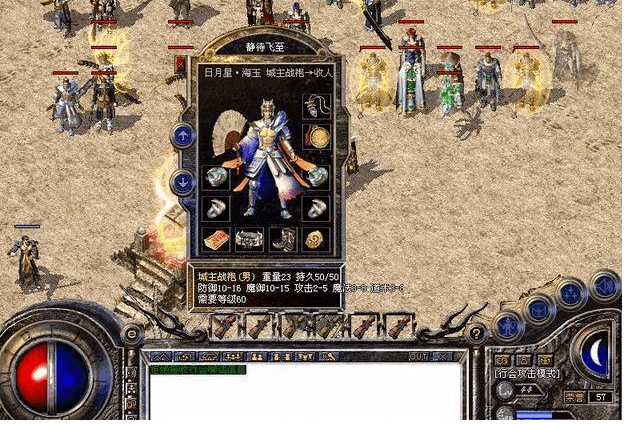
Task: Open help with the question mark button
Action: click(477, 334)
